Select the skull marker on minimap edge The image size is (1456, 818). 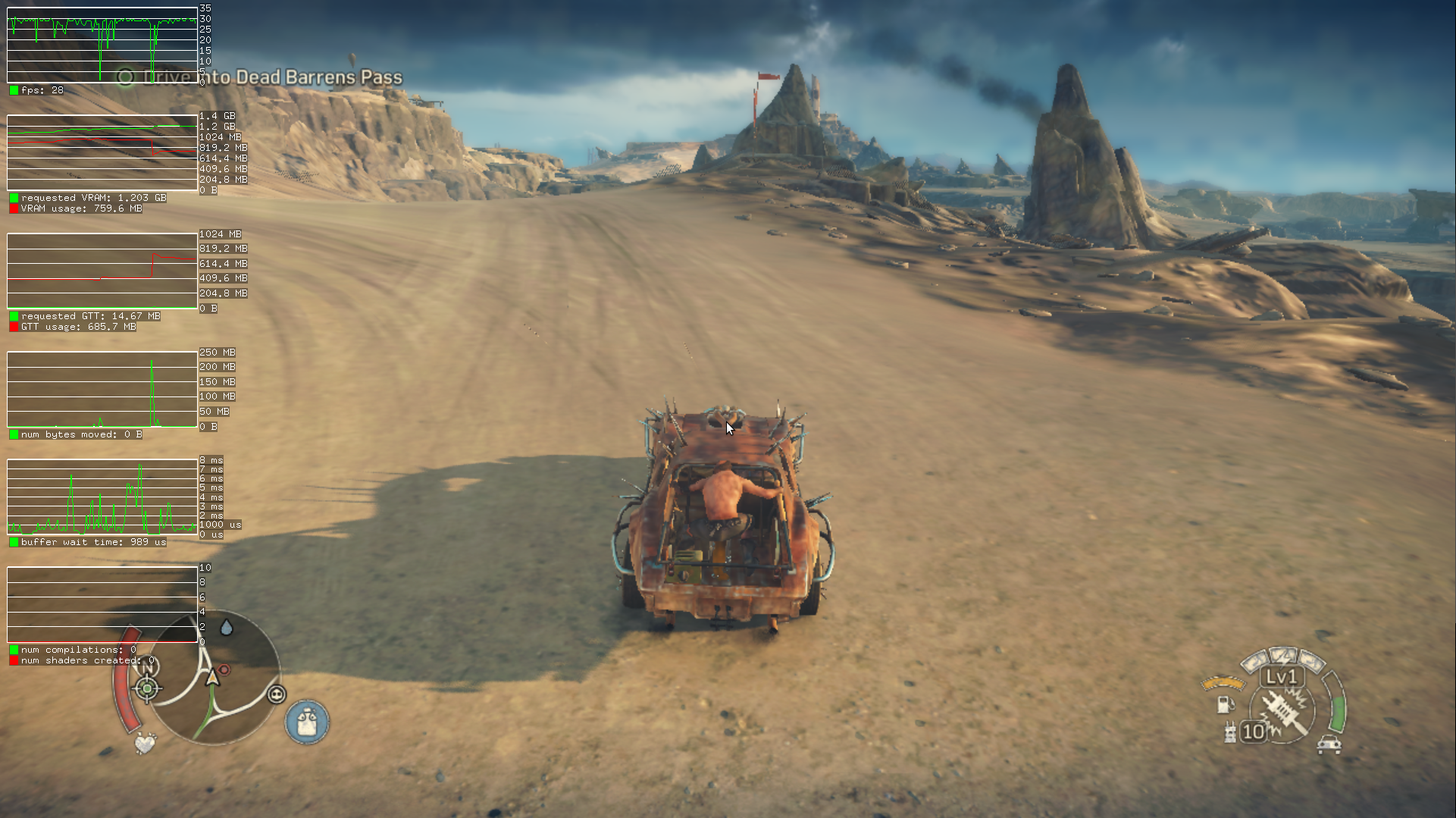(x=277, y=694)
